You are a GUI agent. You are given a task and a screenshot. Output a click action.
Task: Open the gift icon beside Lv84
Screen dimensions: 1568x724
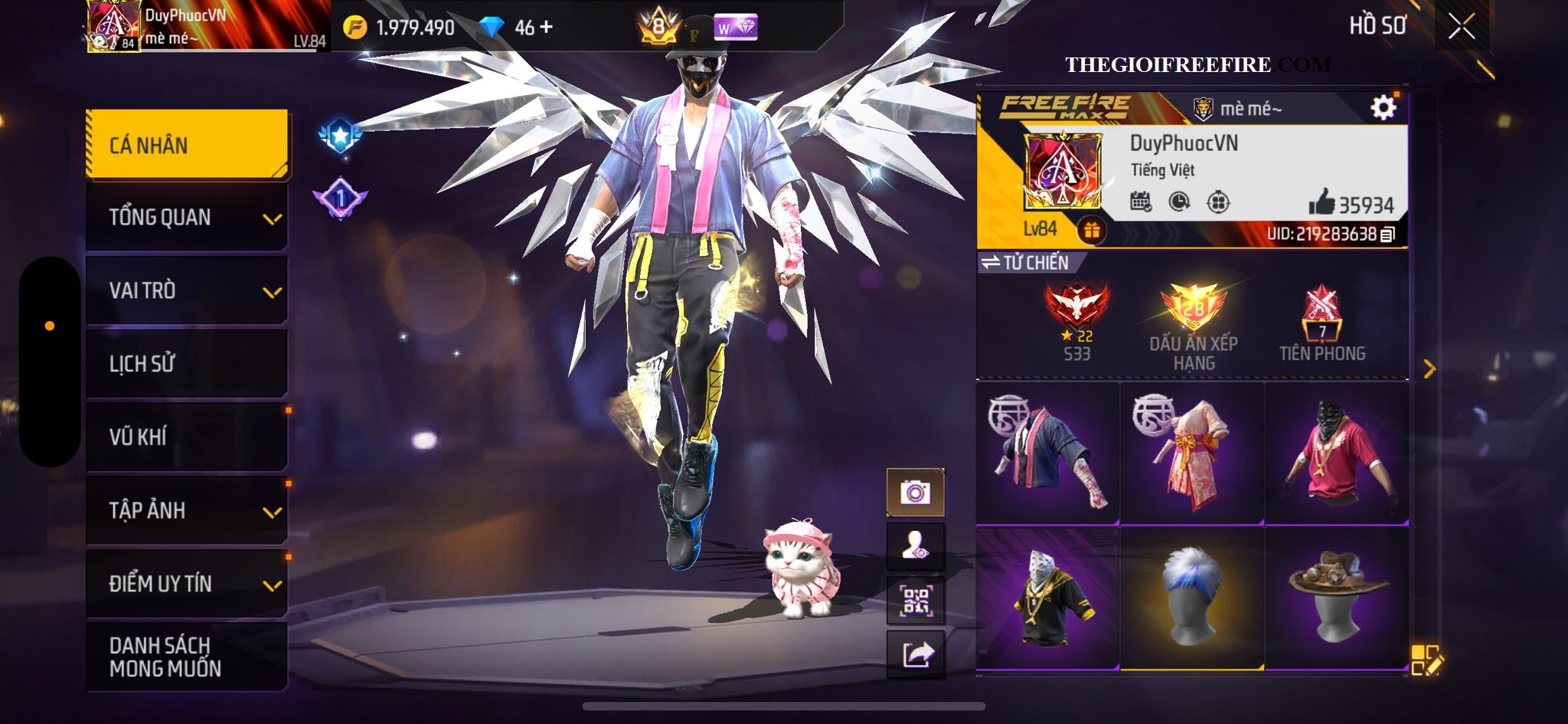[1091, 229]
